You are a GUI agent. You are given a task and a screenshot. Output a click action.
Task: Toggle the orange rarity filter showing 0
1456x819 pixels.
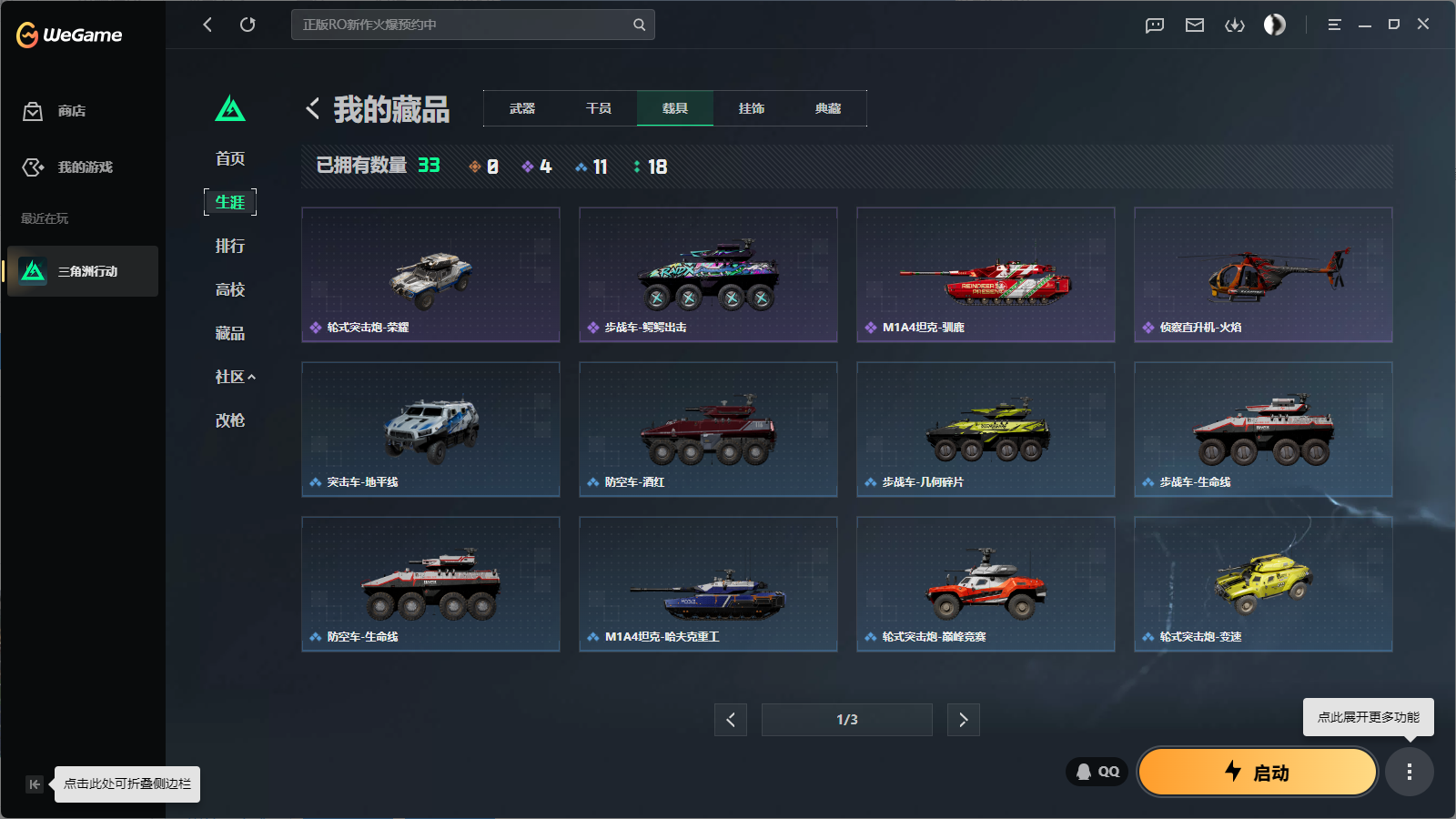click(483, 167)
